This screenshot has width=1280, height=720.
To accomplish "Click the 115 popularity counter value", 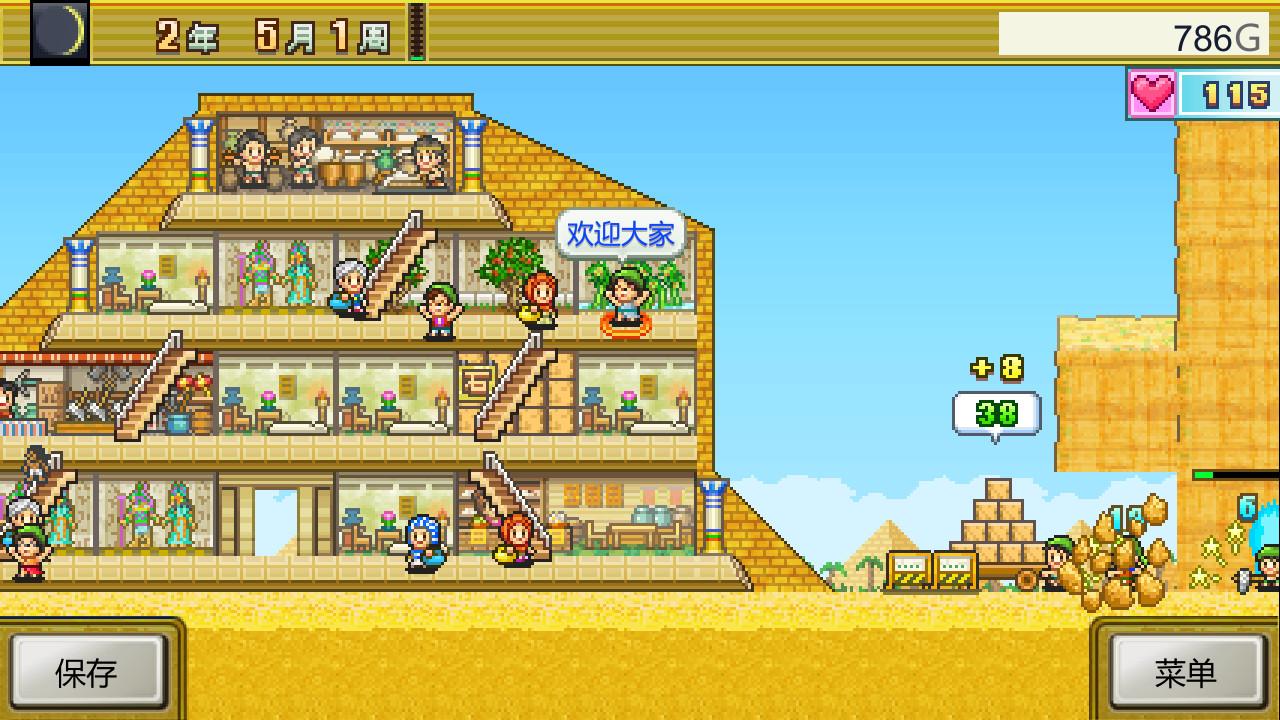I will [1228, 91].
